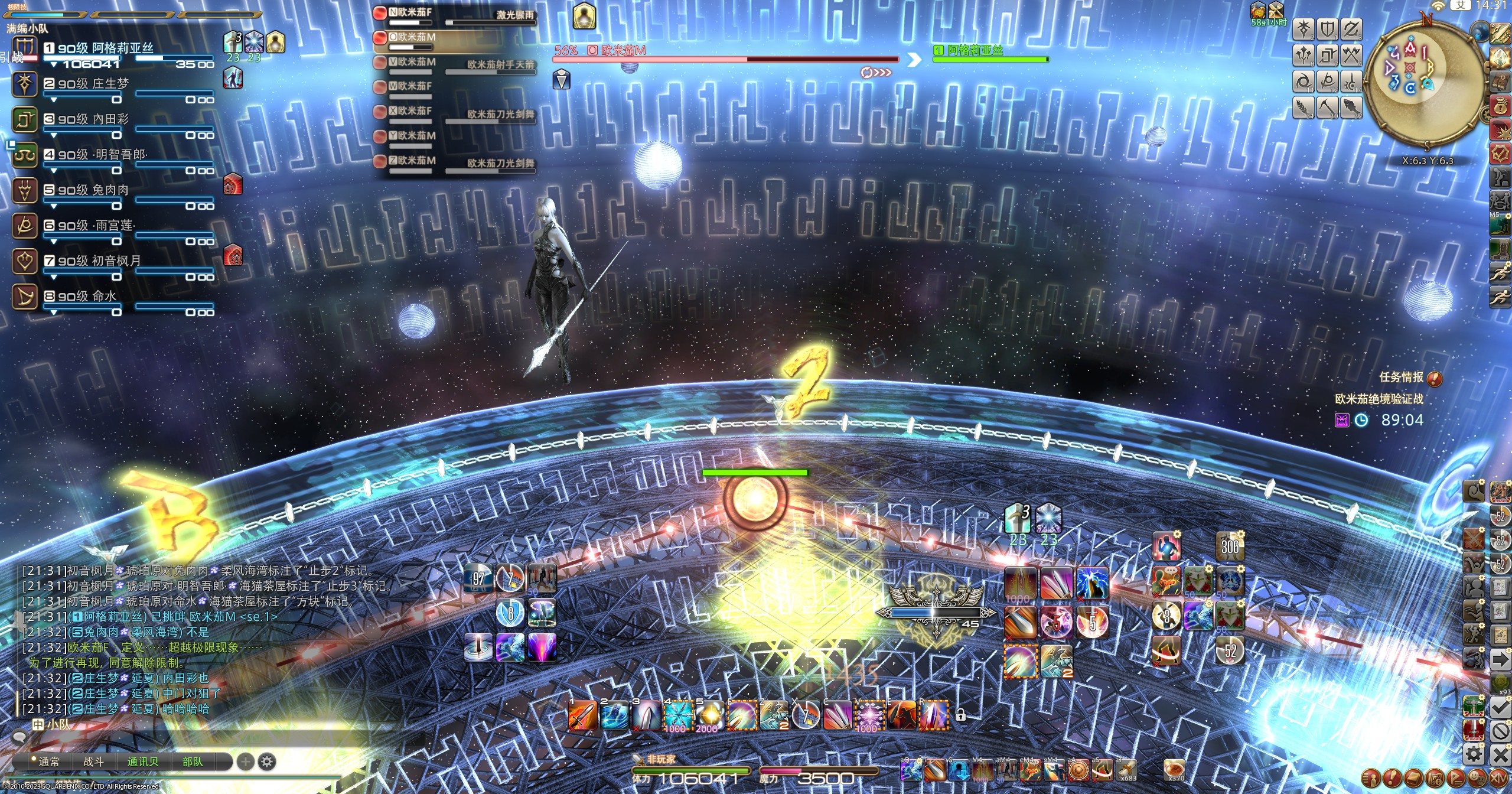Screen dimensions: 1512x794
Task: Use the flaming sword ability in slot 1
Action: pyautogui.click(x=582, y=716)
